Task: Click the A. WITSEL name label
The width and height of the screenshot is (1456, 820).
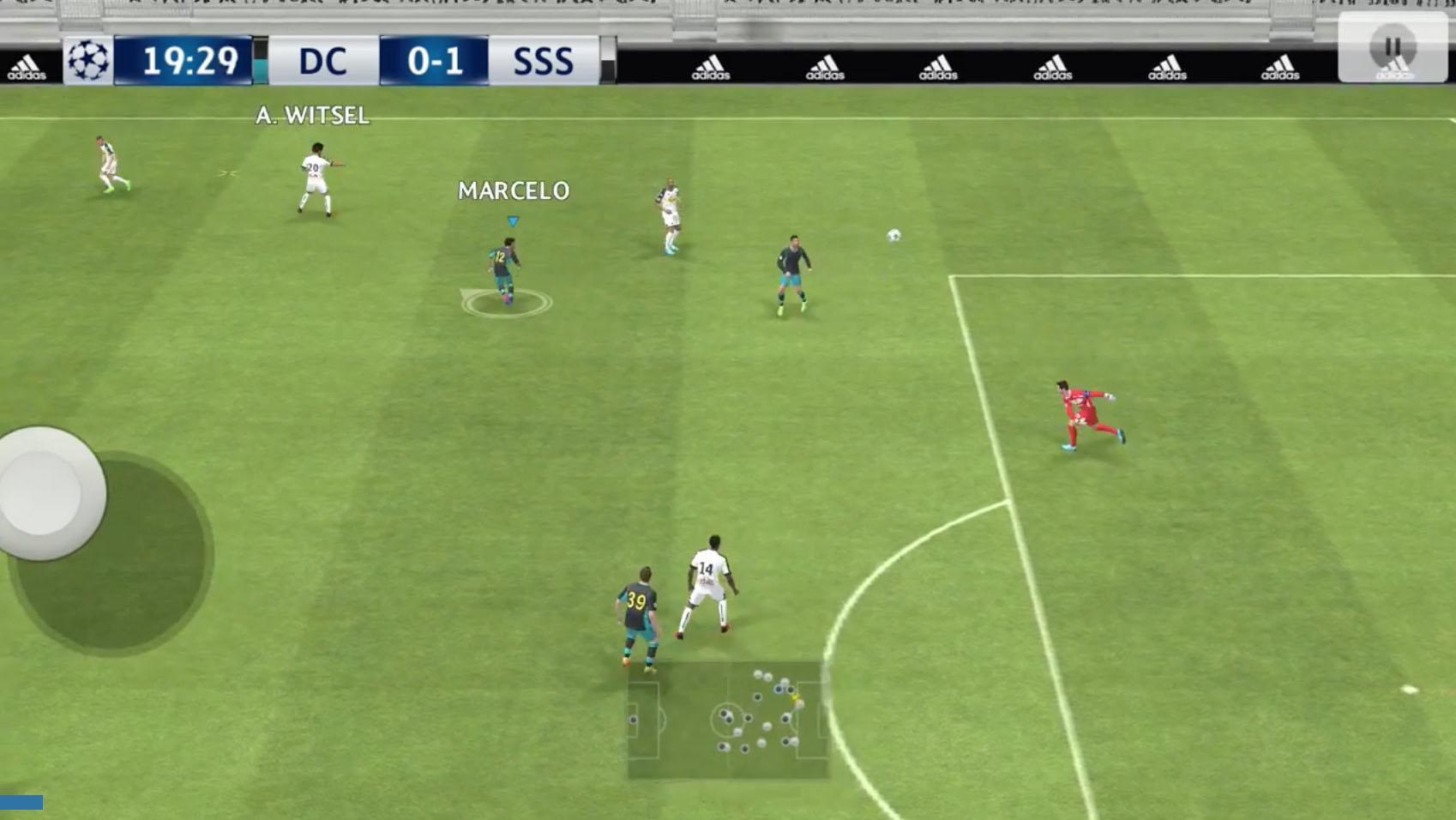Action: pos(313,117)
